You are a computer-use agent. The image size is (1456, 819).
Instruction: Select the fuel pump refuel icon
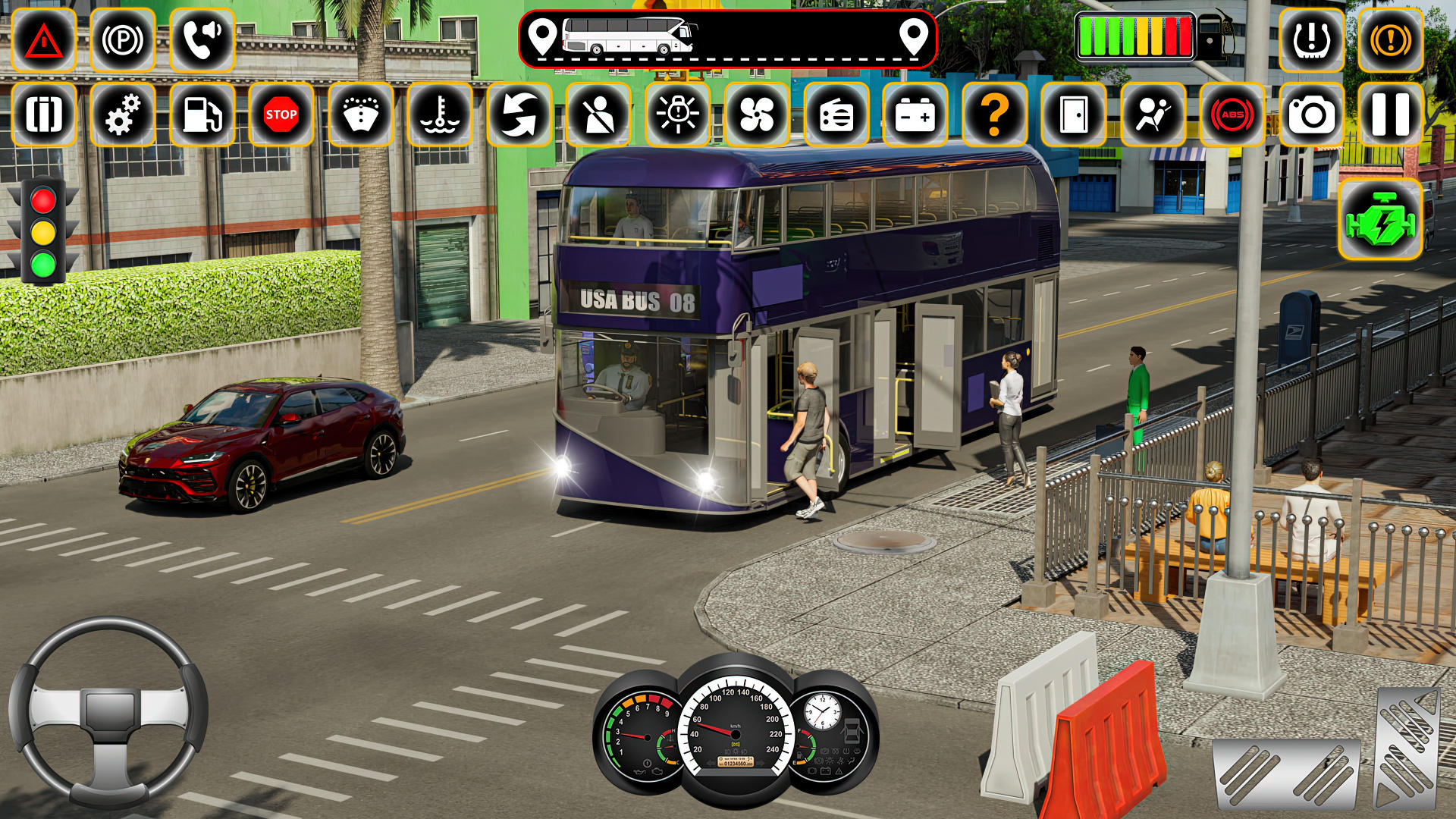click(x=200, y=116)
